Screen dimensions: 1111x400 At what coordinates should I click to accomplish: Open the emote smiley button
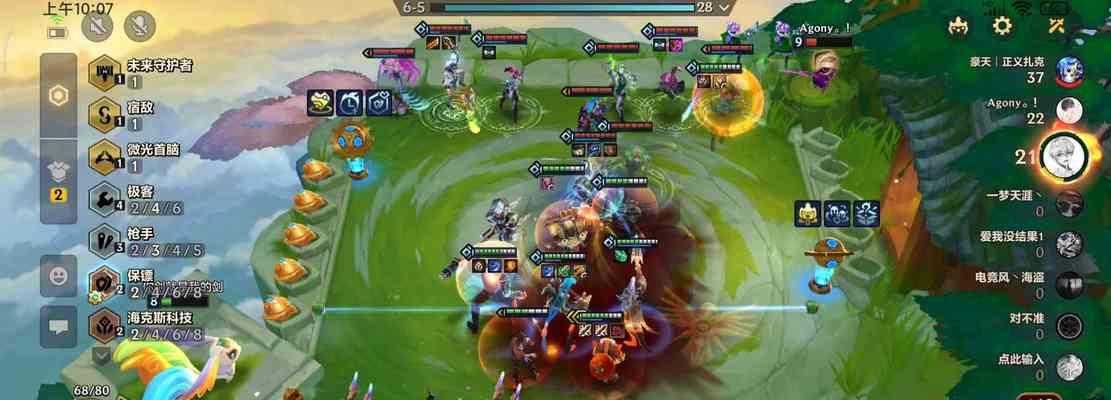tap(58, 272)
